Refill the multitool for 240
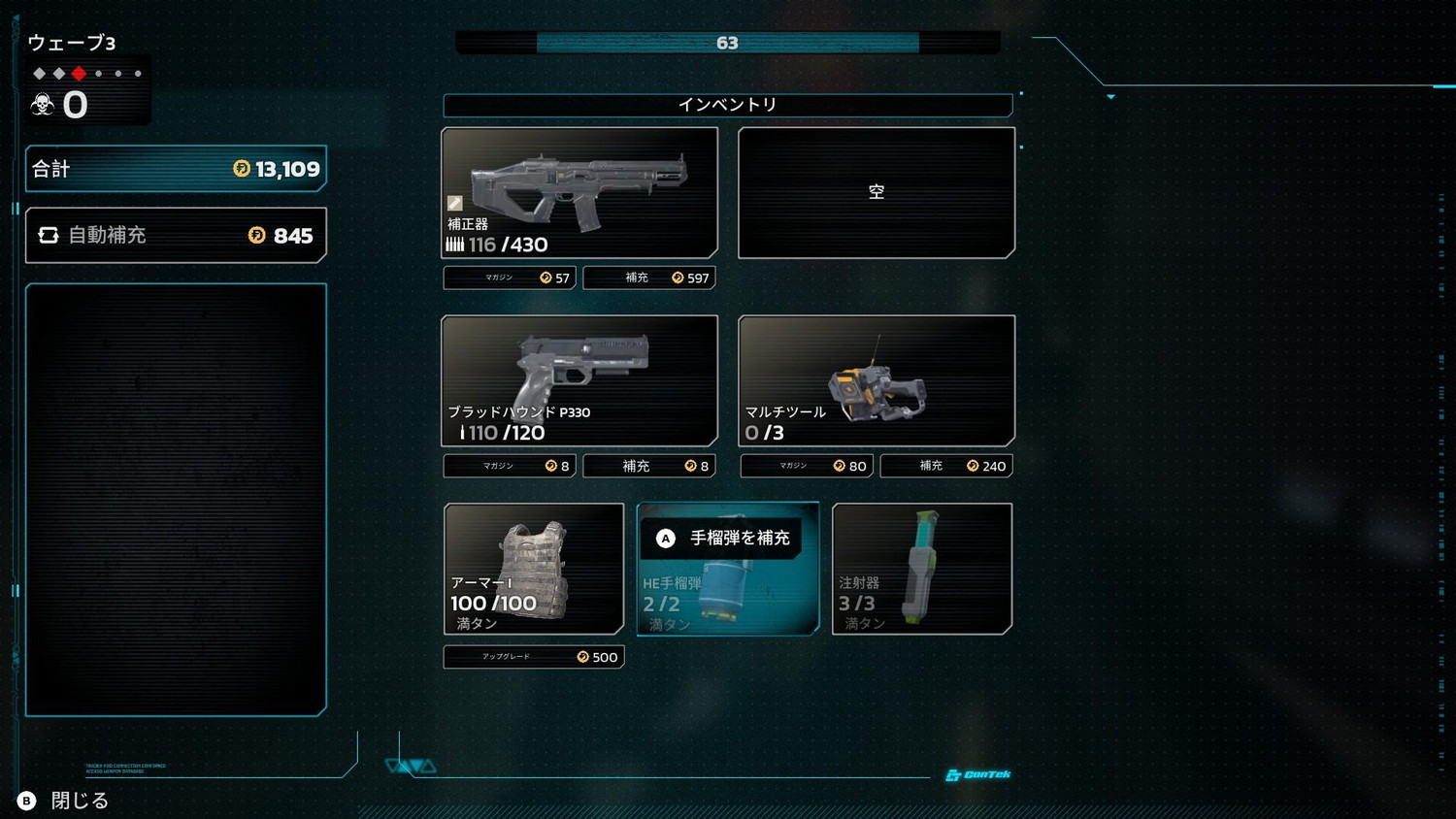Image resolution: width=1456 pixels, height=819 pixels. click(x=946, y=466)
